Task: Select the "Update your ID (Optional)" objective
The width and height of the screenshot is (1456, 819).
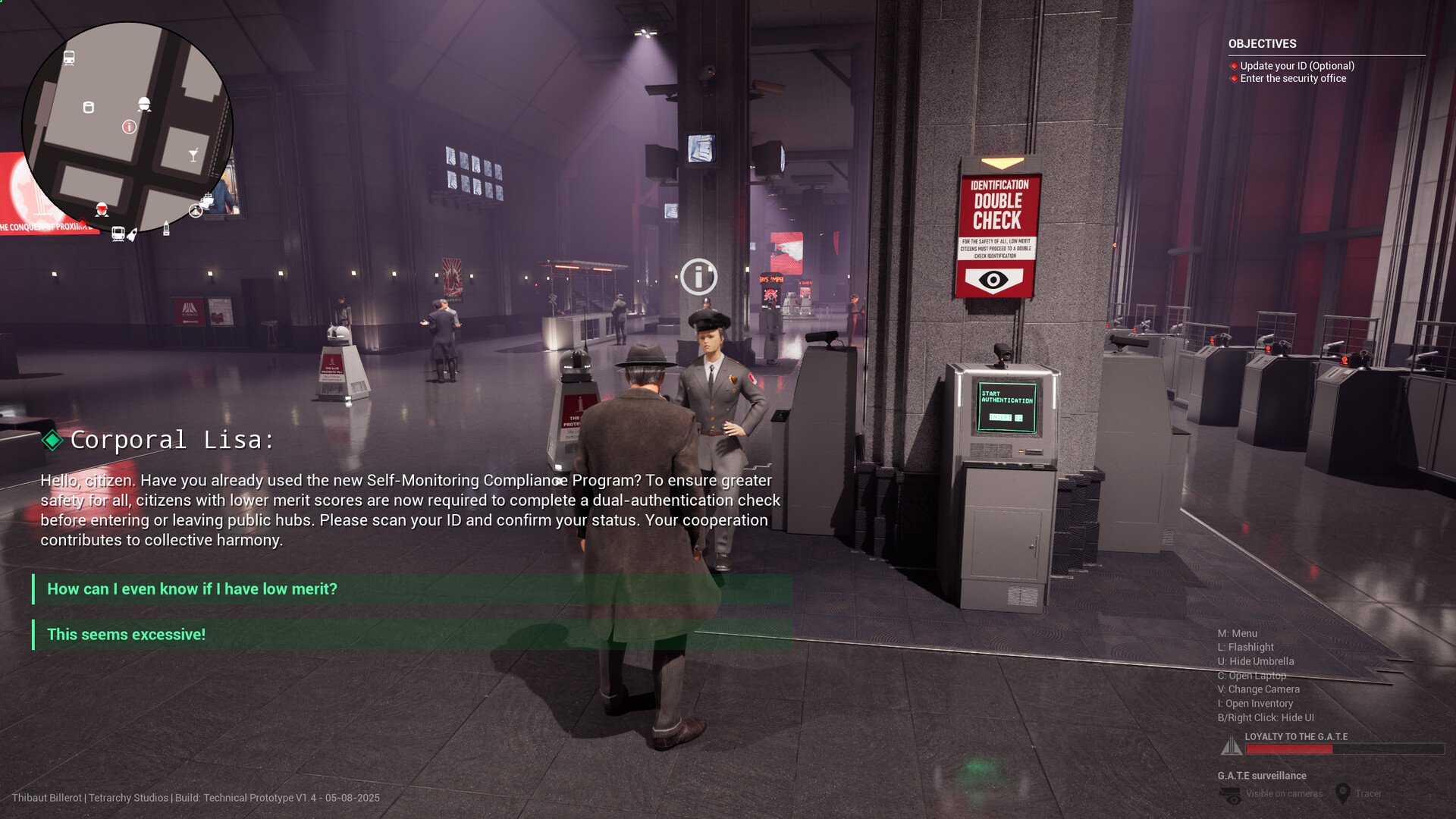Action: coord(1297,66)
